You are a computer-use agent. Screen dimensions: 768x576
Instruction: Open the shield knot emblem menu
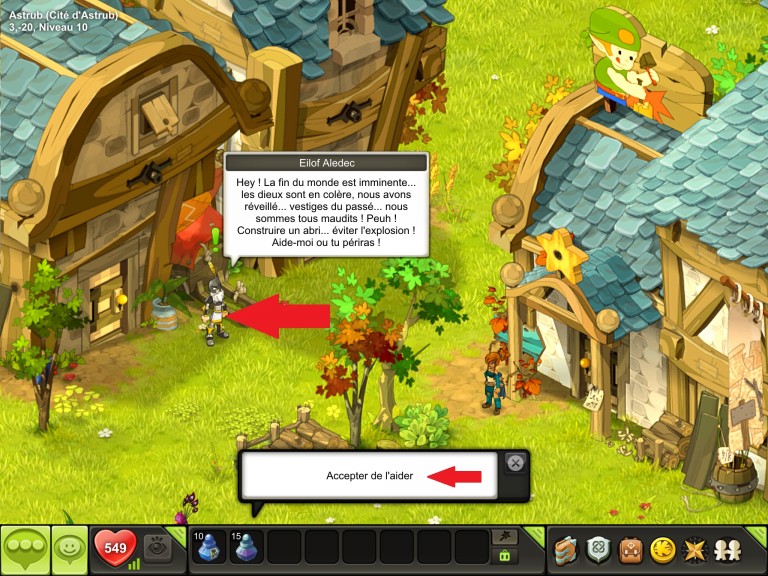tap(599, 549)
